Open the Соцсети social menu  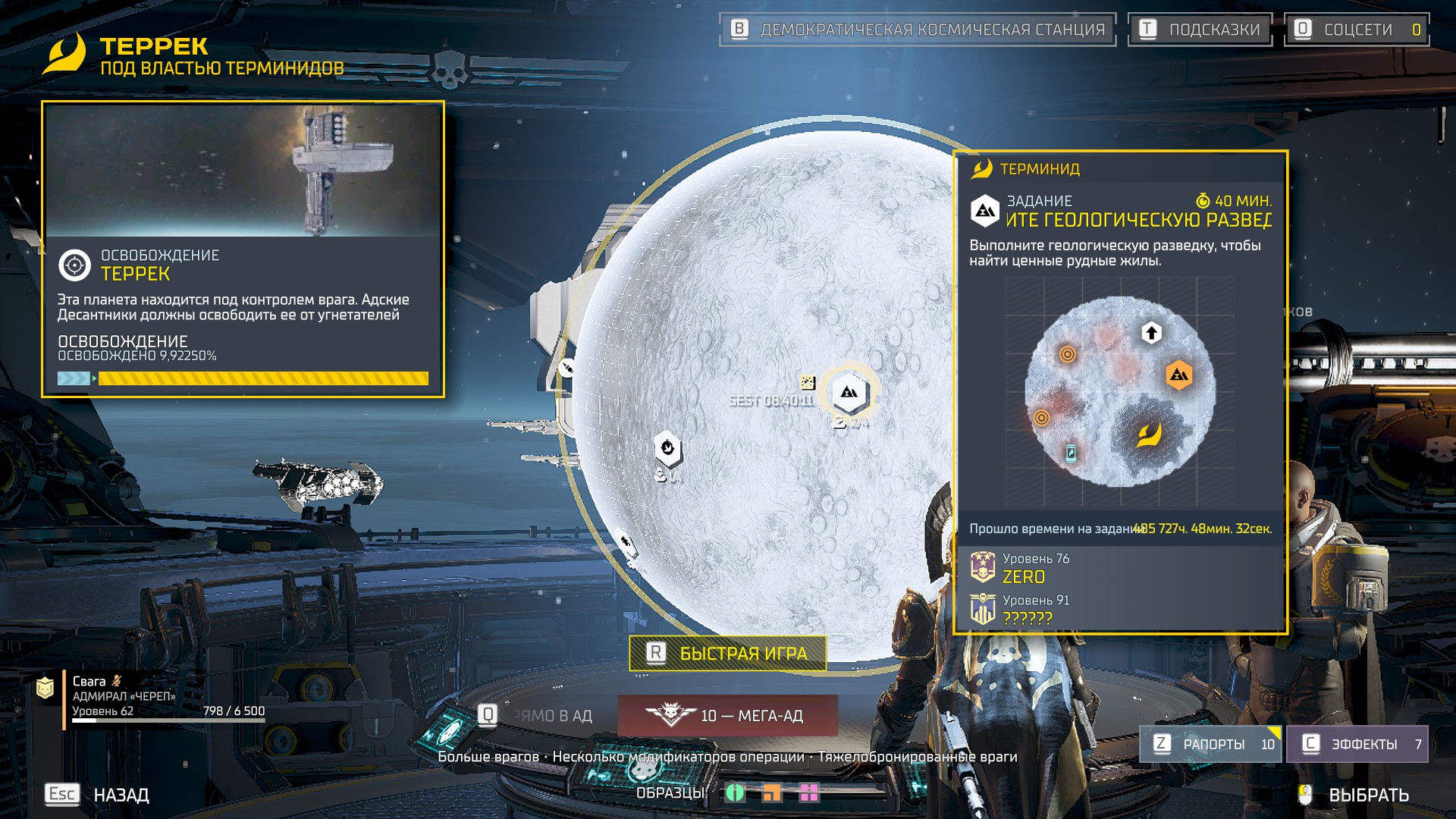point(1356,30)
